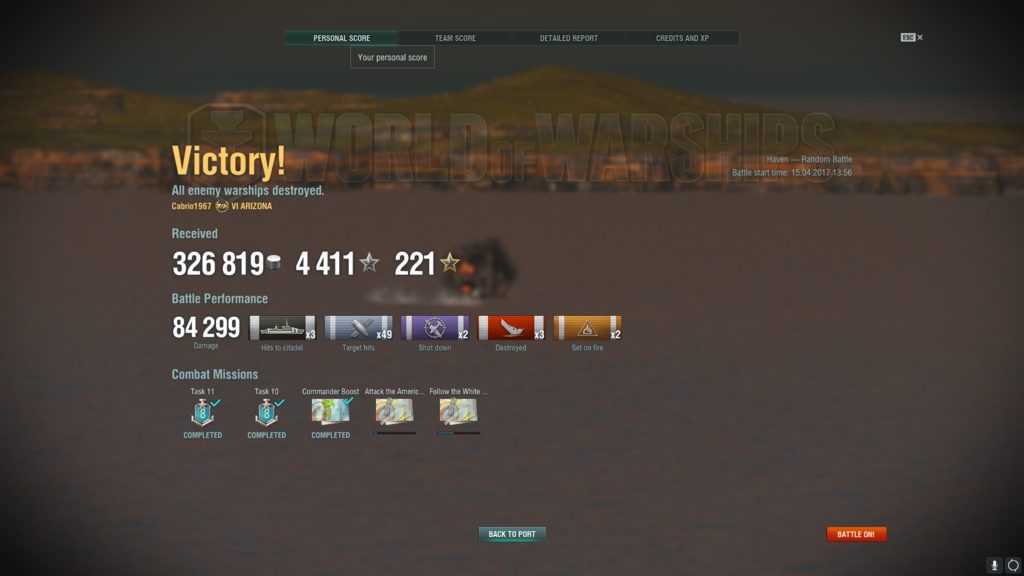The image size is (1024, 576).
Task: Open the Task 11 combat mission
Action: click(203, 412)
